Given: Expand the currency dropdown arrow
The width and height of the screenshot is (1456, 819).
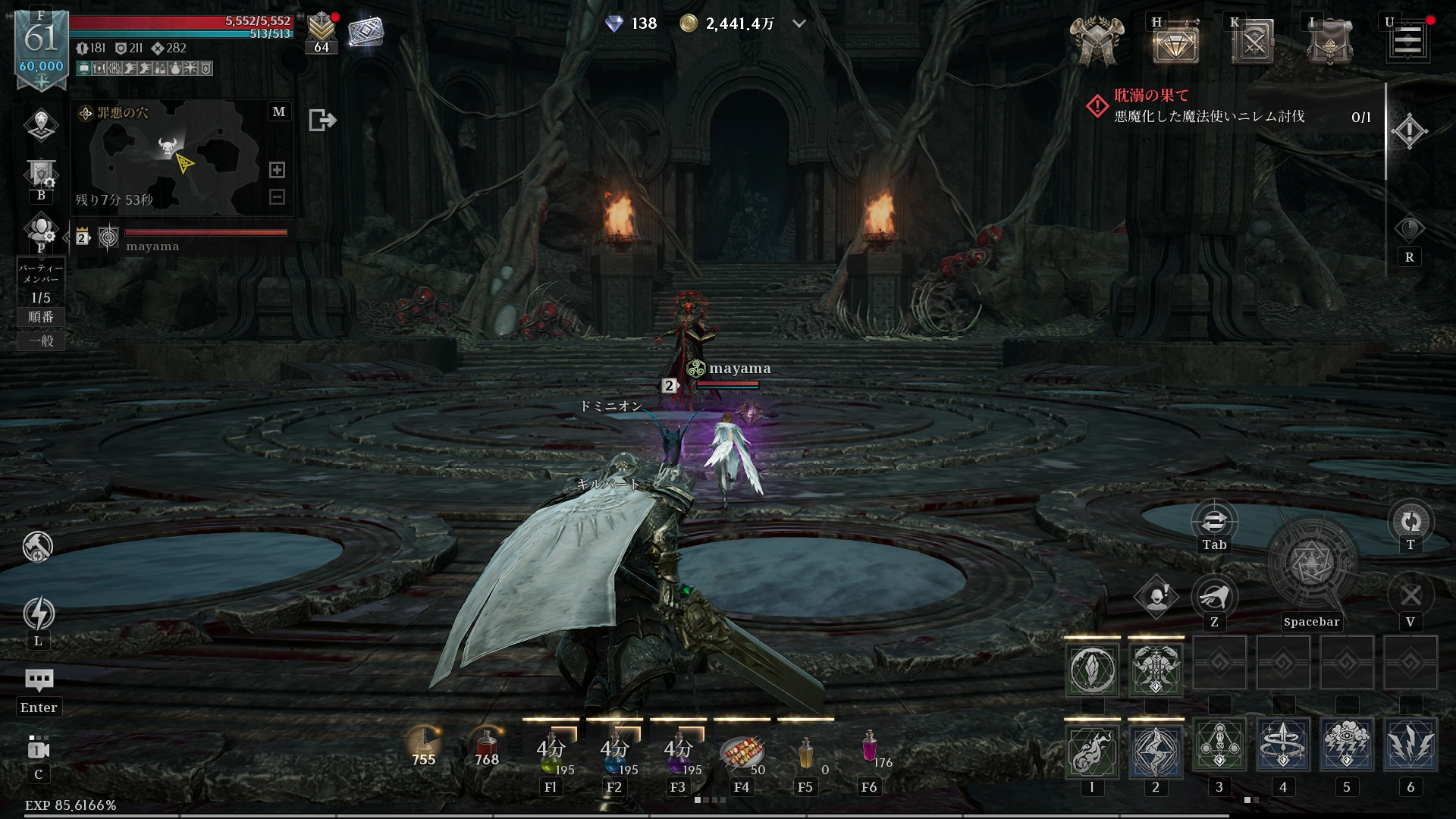Looking at the screenshot, I should click(799, 24).
